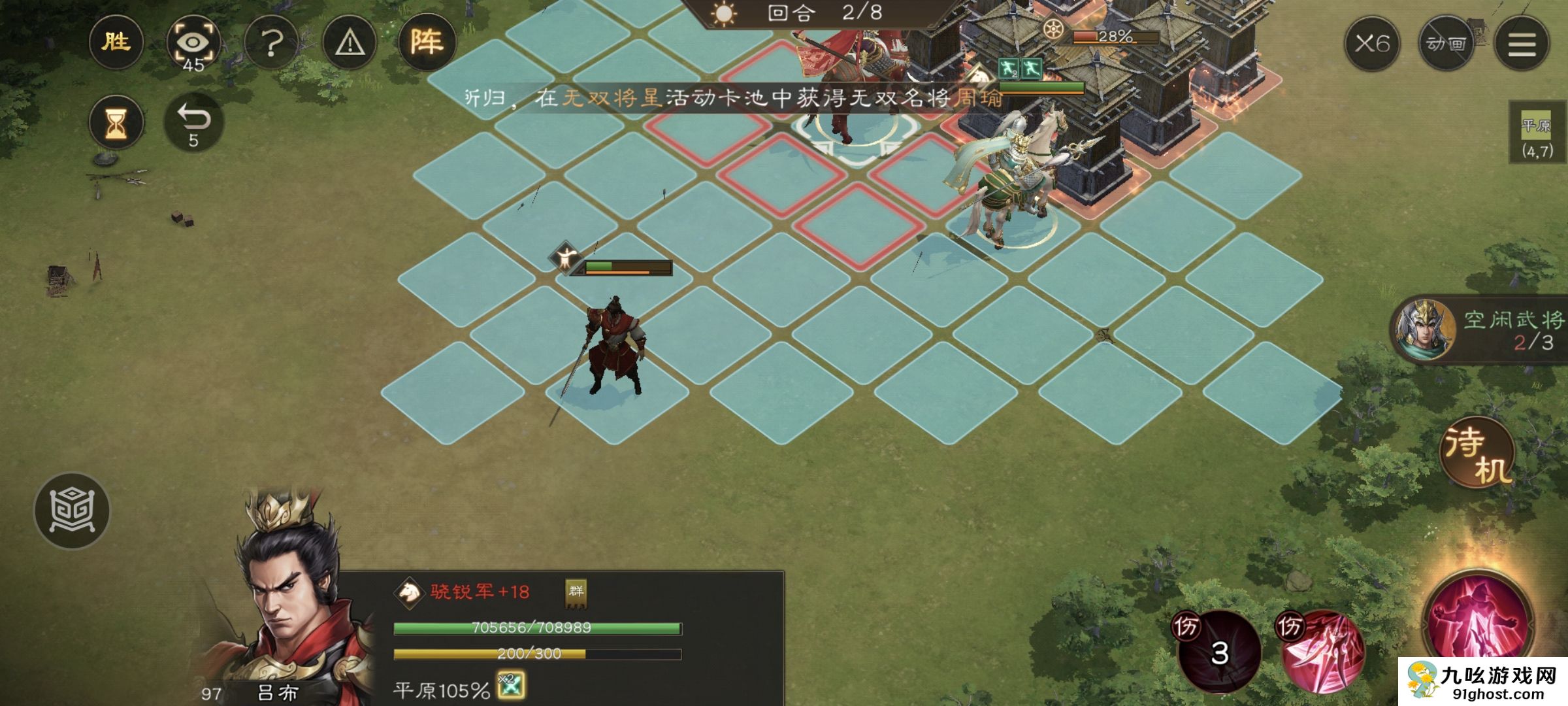1568x706 pixels.
Task: Select the 空闲武将 idle general panel
Action: 1480,330
